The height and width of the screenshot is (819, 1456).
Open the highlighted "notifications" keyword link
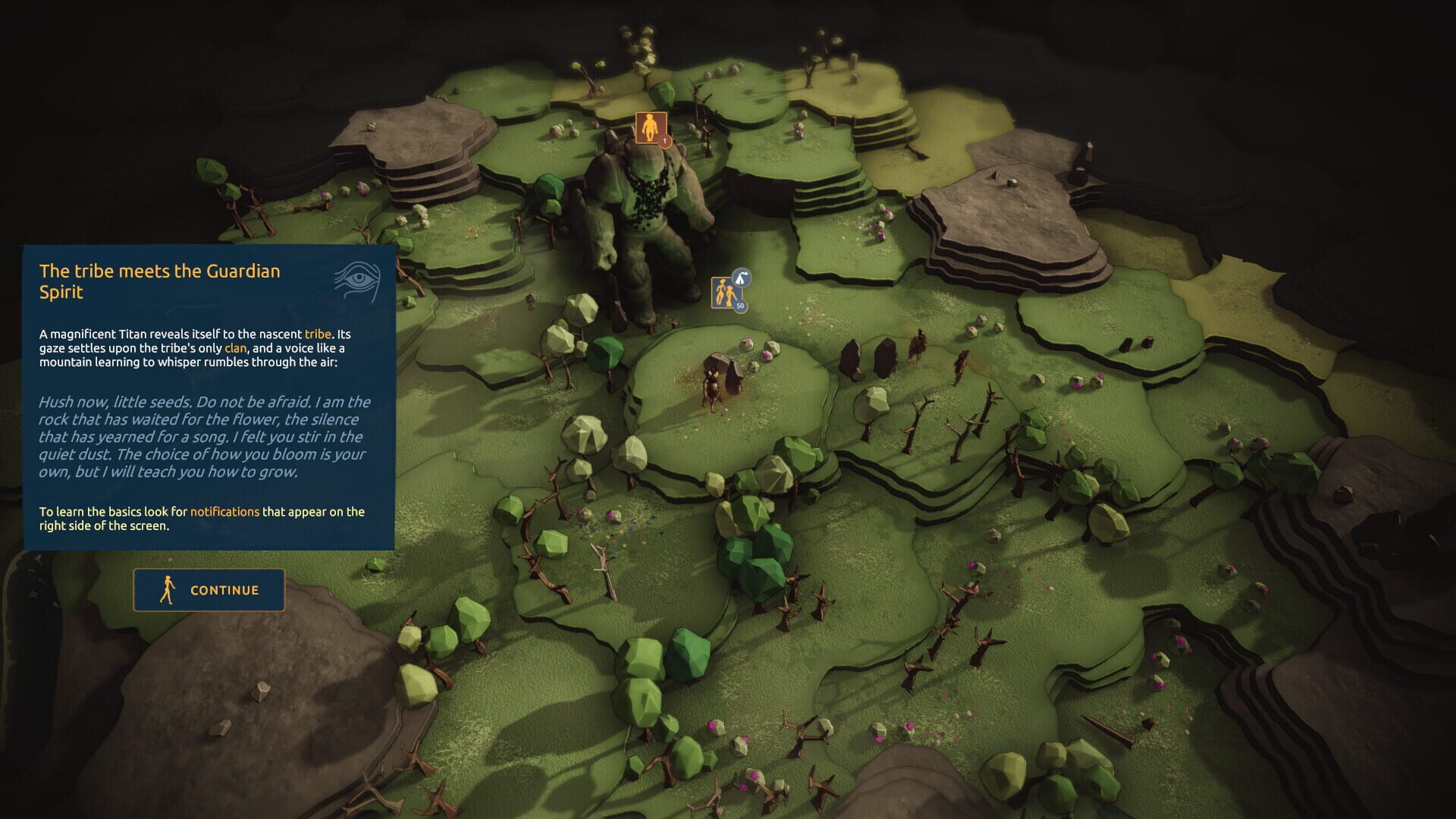pos(224,512)
